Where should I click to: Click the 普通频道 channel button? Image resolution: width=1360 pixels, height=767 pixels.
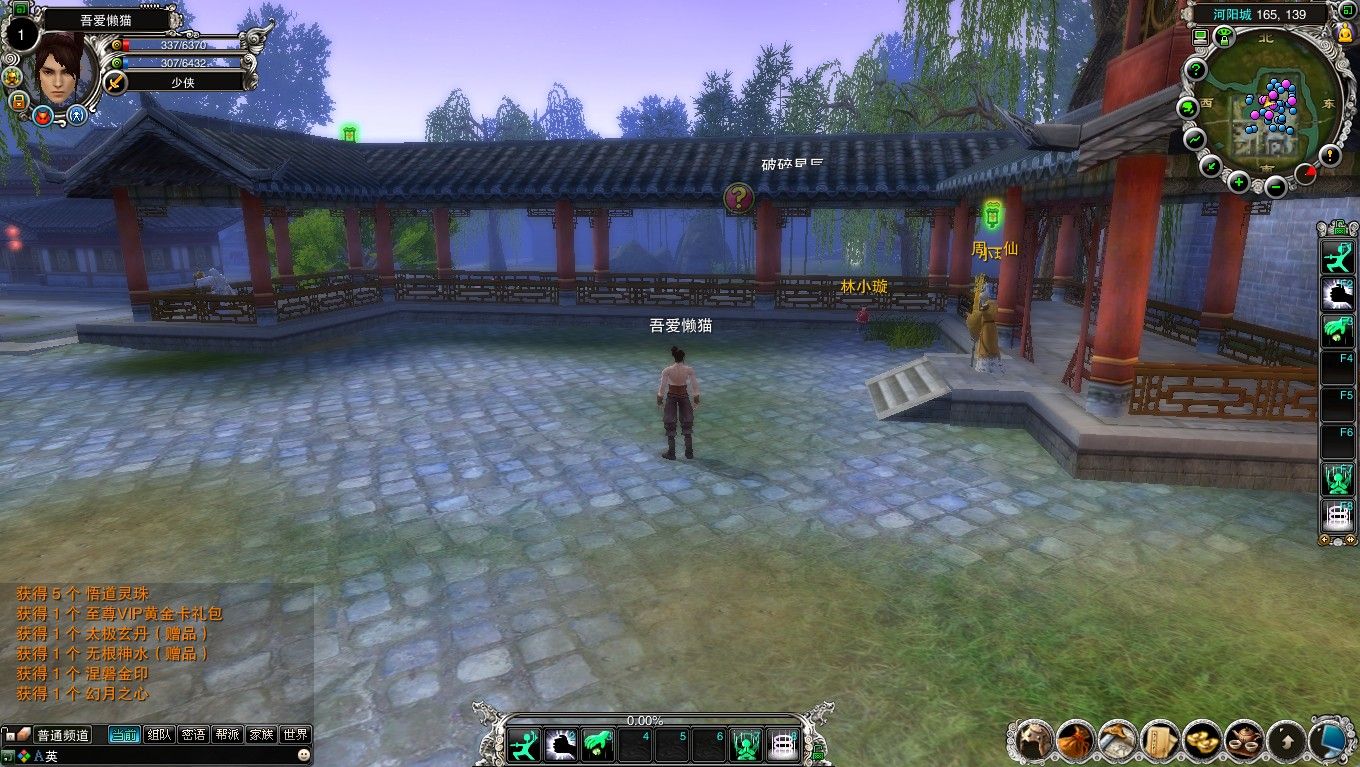(x=63, y=735)
